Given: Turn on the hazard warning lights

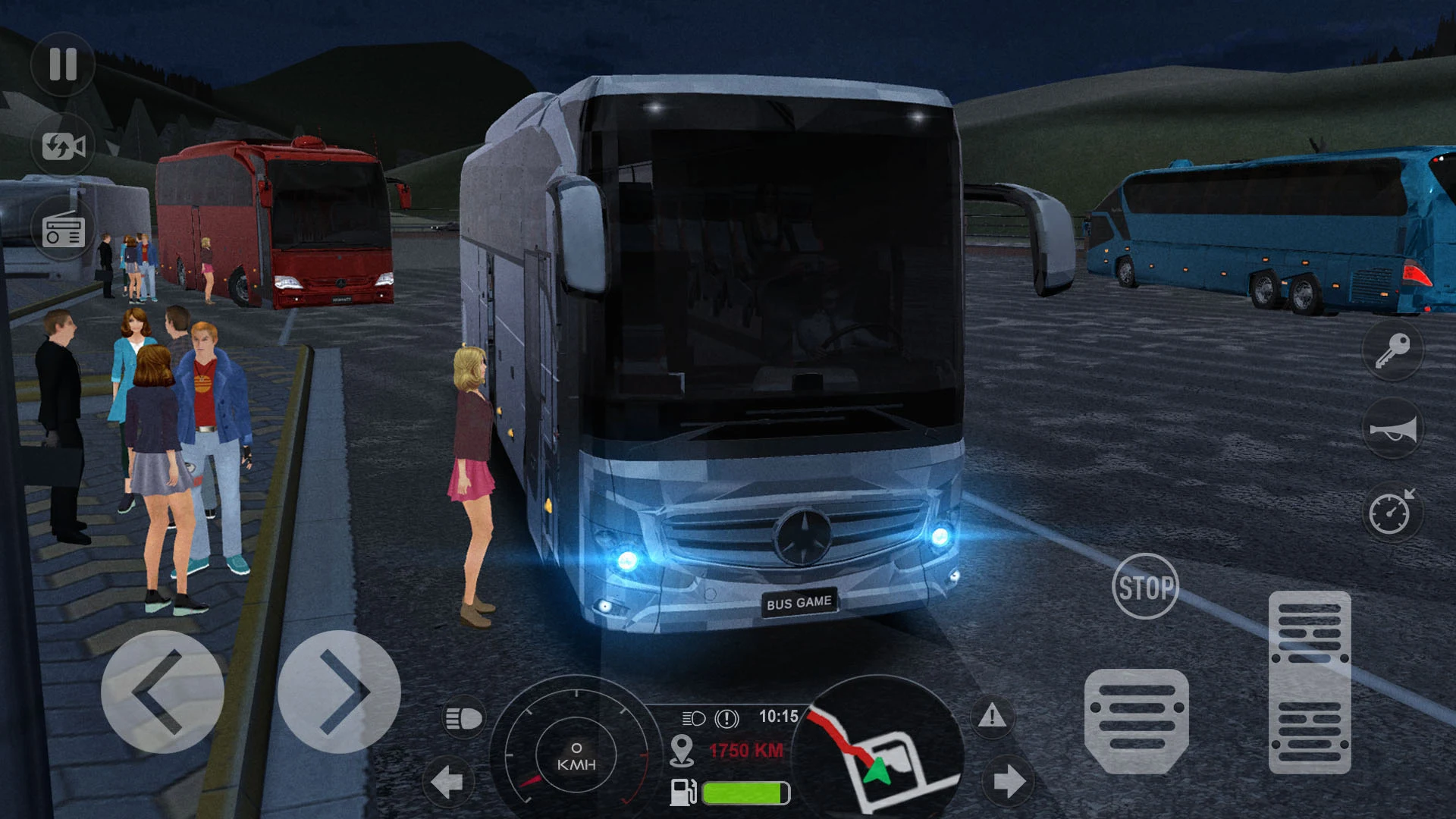Looking at the screenshot, I should [x=992, y=716].
